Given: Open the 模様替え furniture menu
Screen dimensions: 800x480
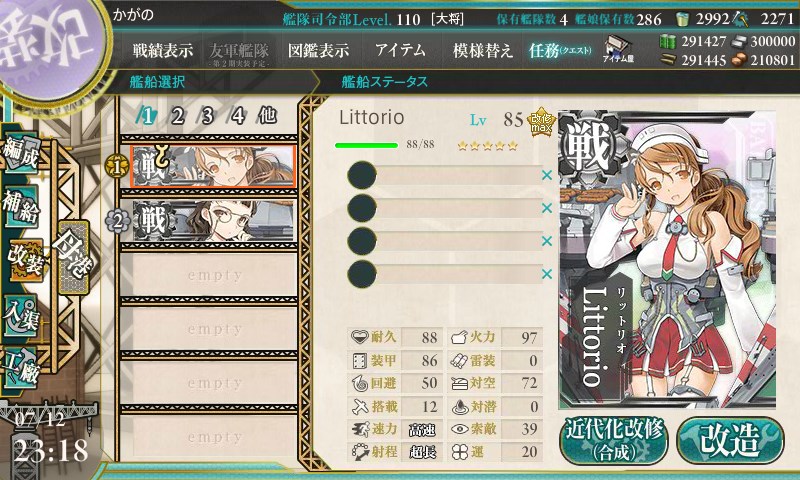Looking at the screenshot, I should (x=482, y=50).
